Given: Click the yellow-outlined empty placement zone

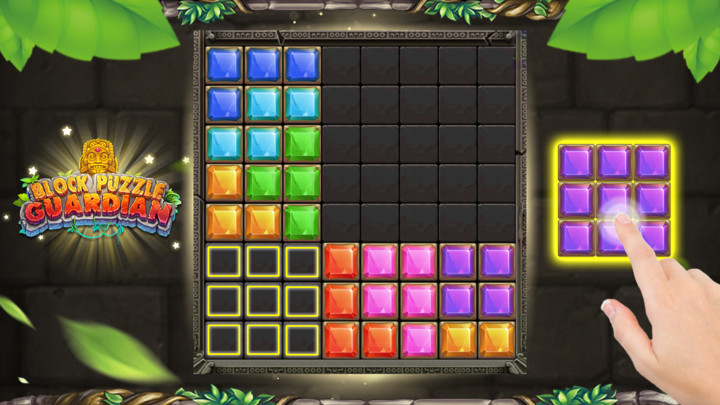Looking at the screenshot, I should [263, 300].
